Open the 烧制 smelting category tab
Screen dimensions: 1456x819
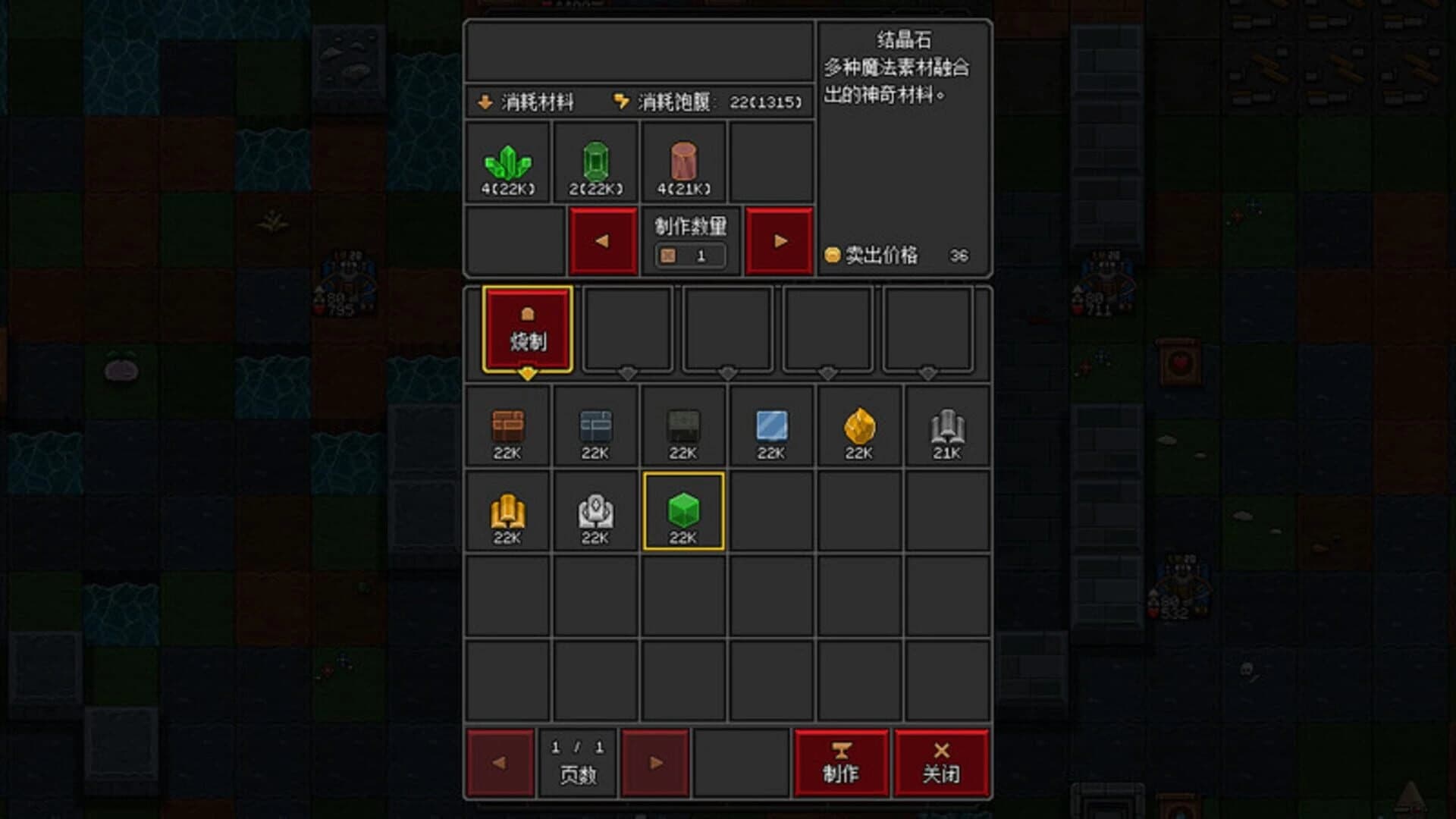pos(528,328)
